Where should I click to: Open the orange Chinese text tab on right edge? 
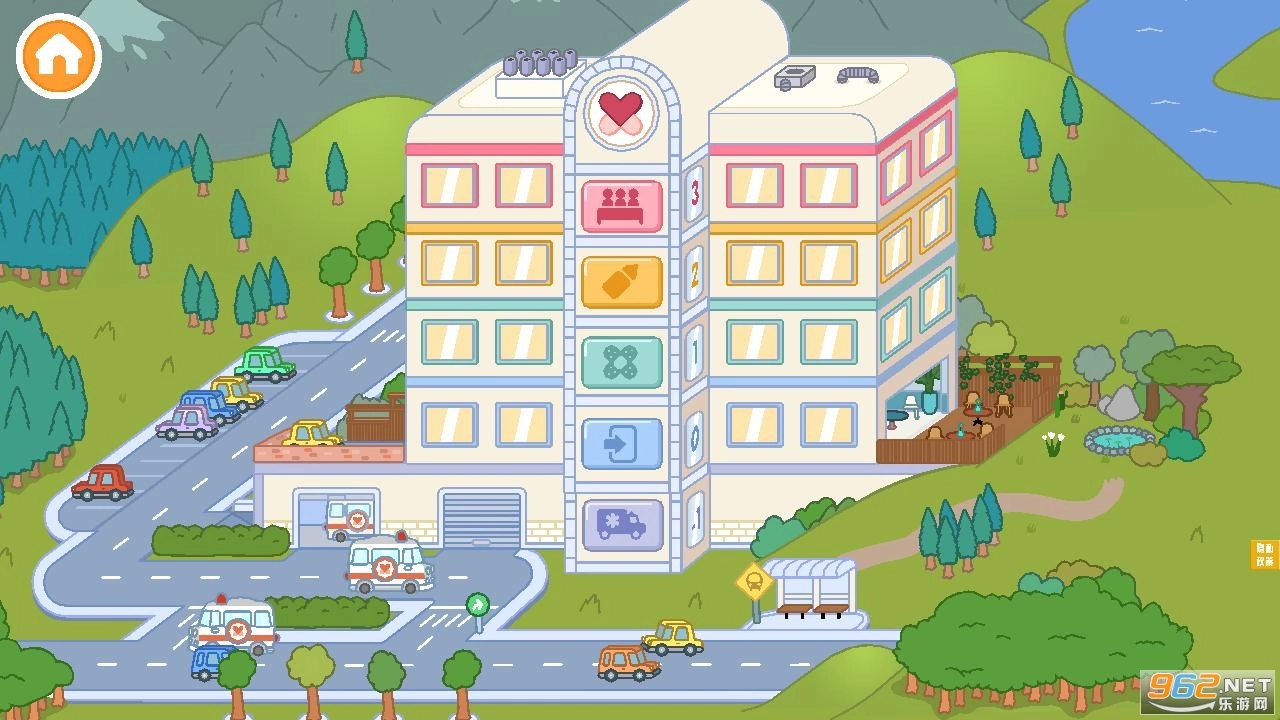pyautogui.click(x=1266, y=553)
